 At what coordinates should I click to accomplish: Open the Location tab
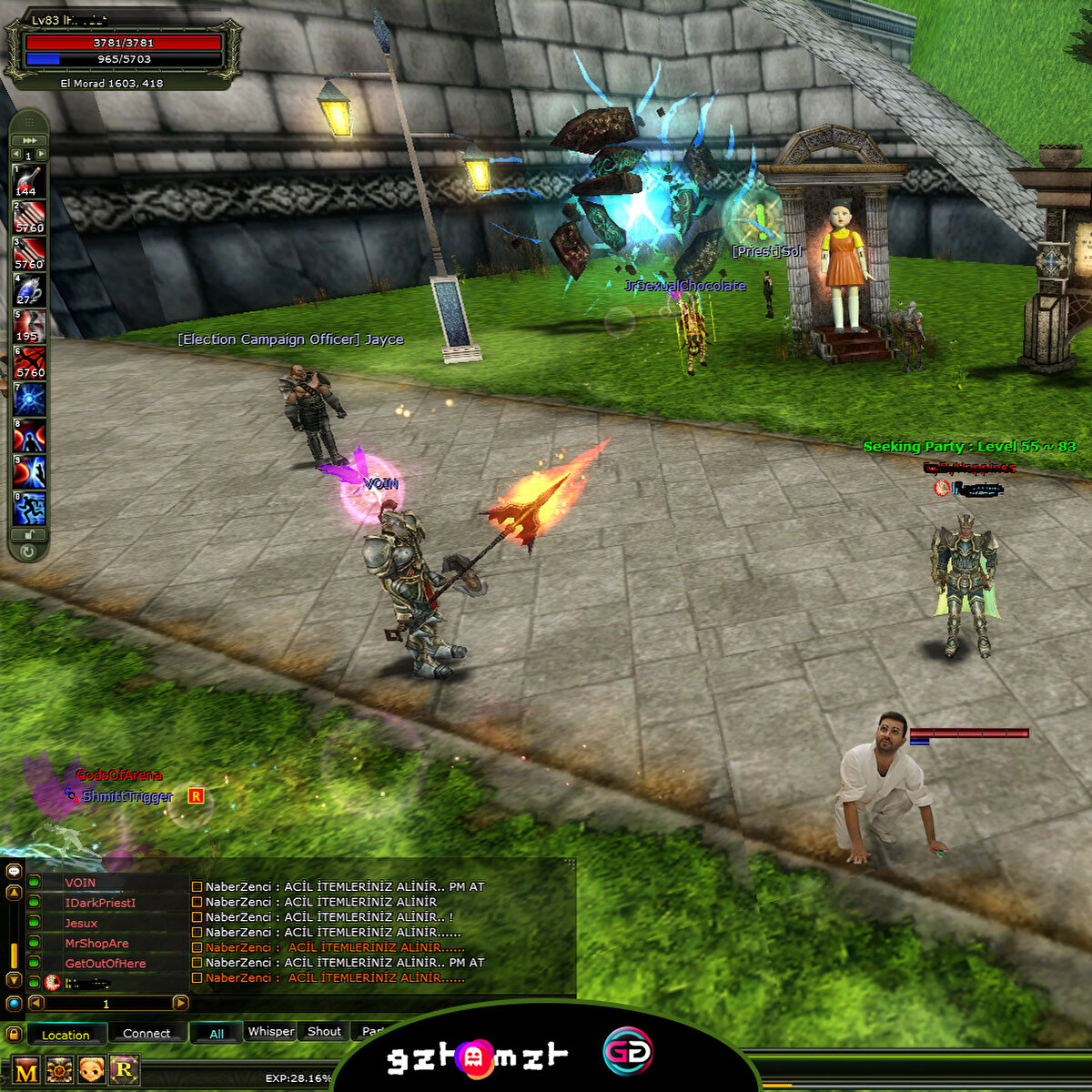pos(66,1035)
